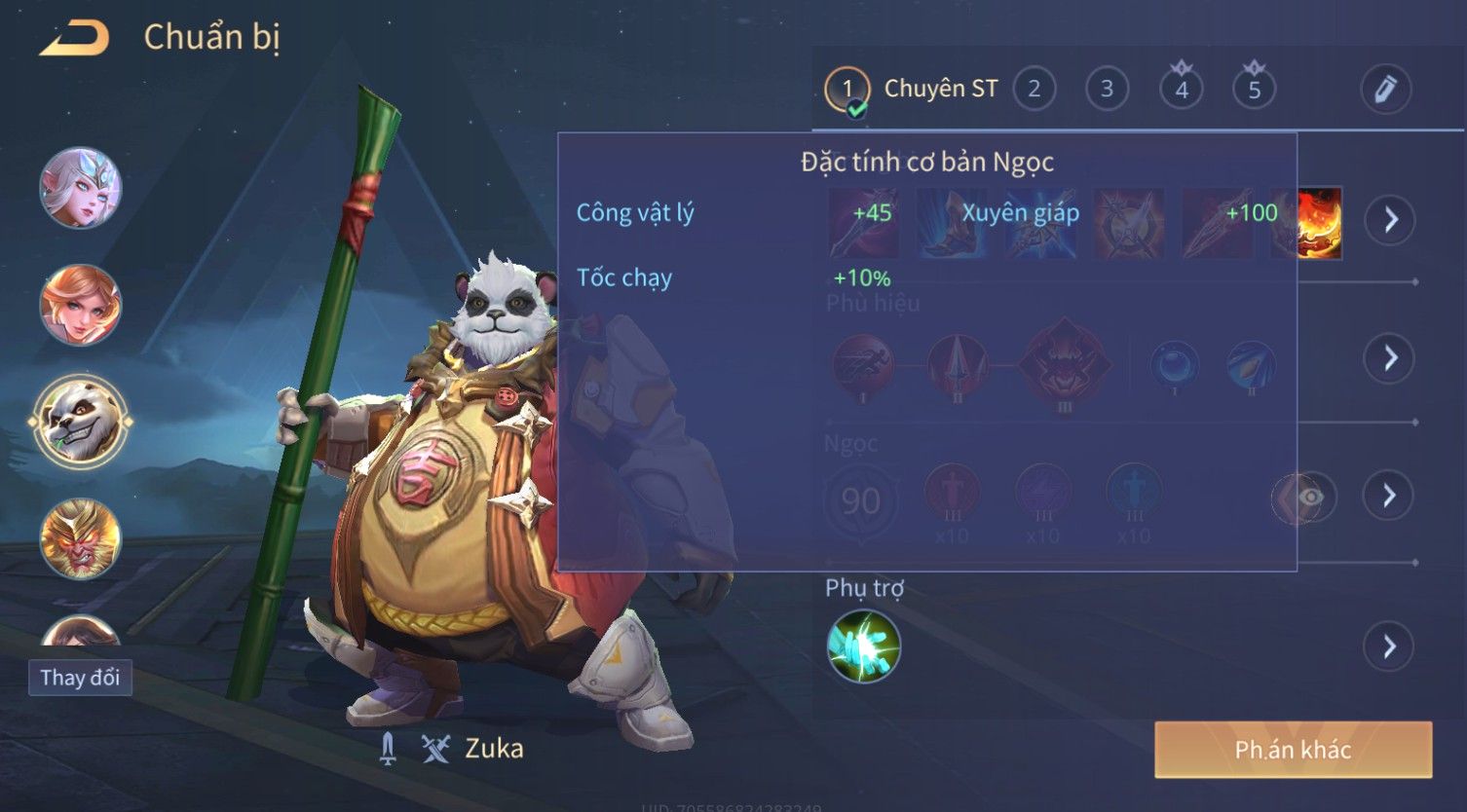Pick the orange-haired female hero portrait
This screenshot has width=1467, height=812.
click(x=81, y=305)
